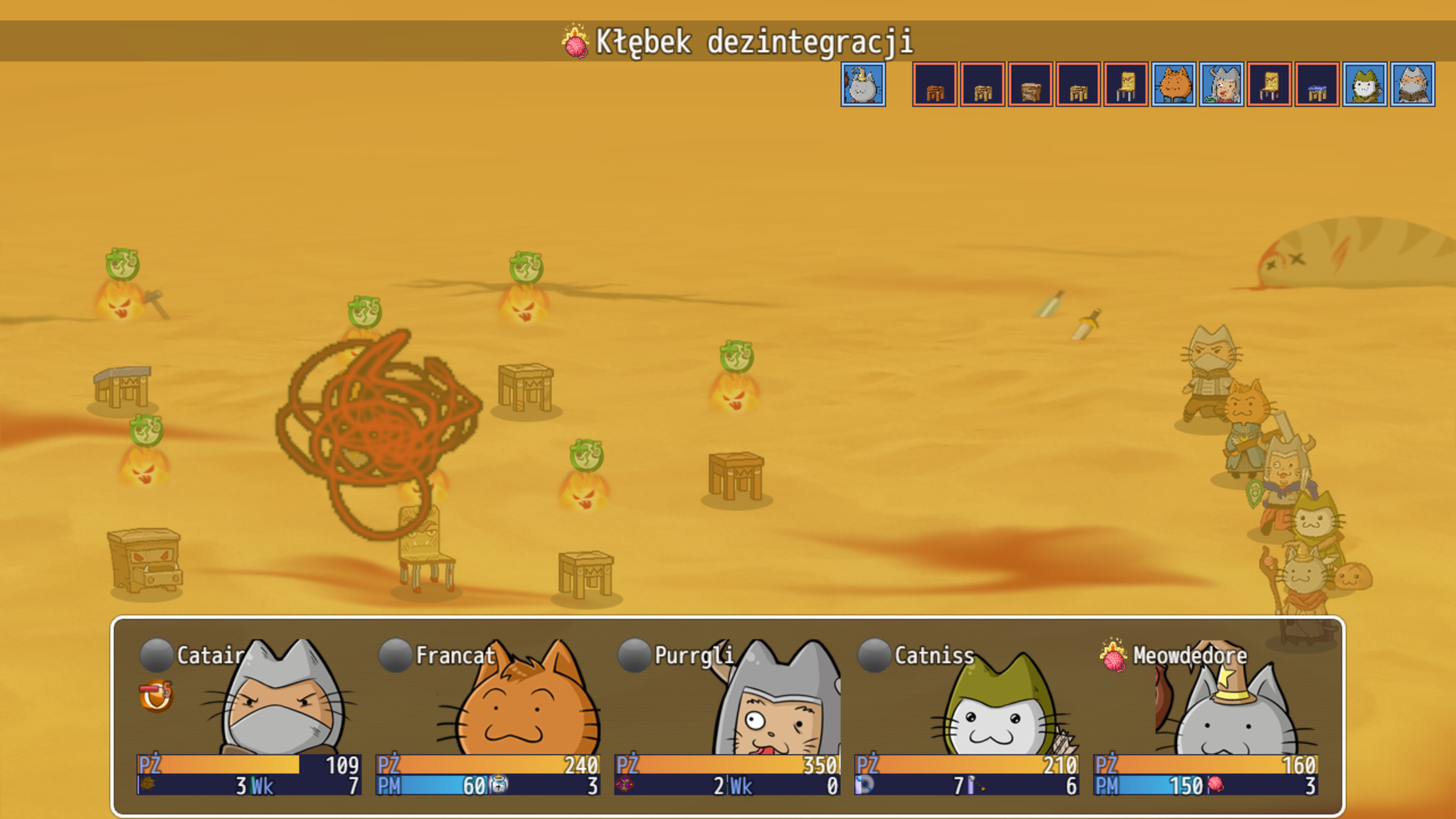Choose Purrgli's portrait in the turn order
The width and height of the screenshot is (1456, 819).
tap(1222, 84)
